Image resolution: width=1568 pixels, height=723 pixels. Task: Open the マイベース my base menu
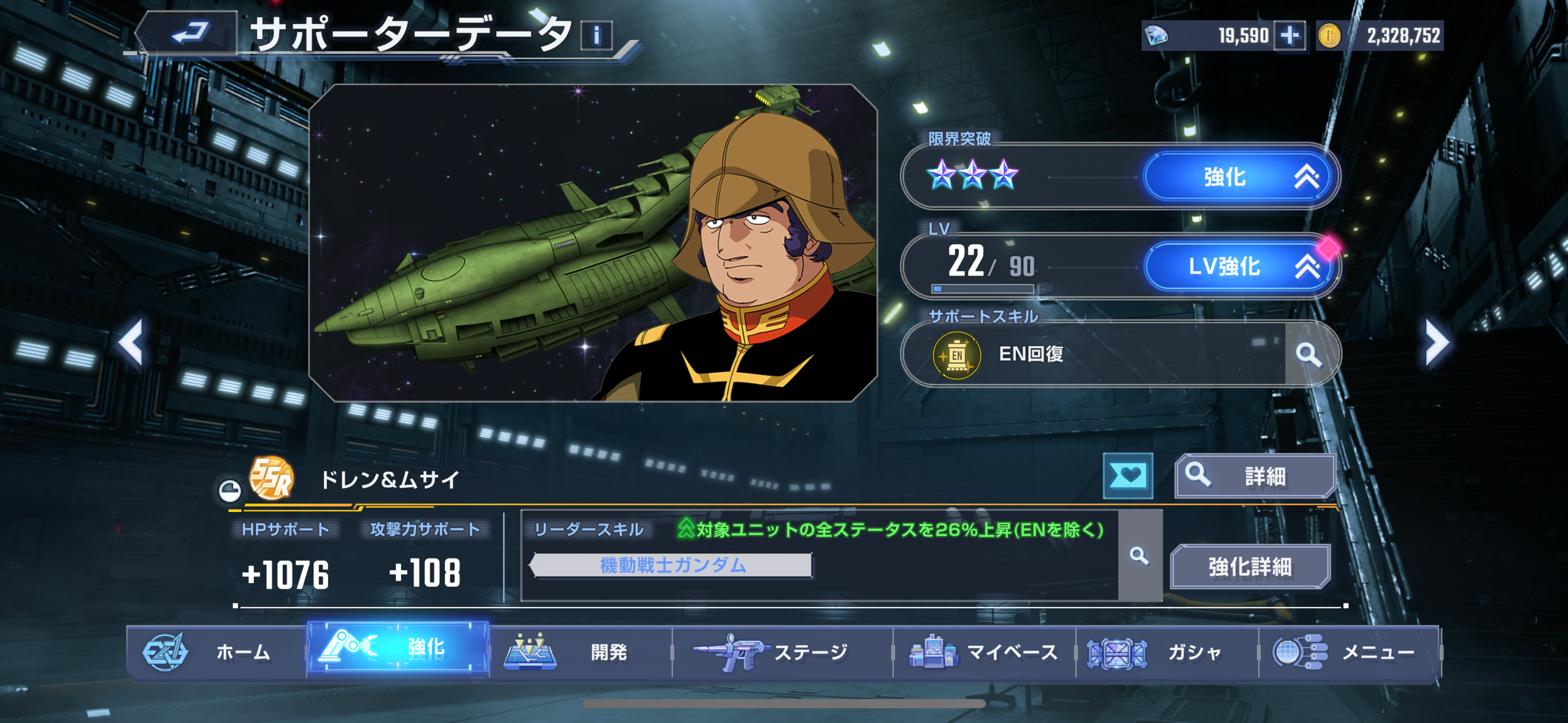pos(984,652)
